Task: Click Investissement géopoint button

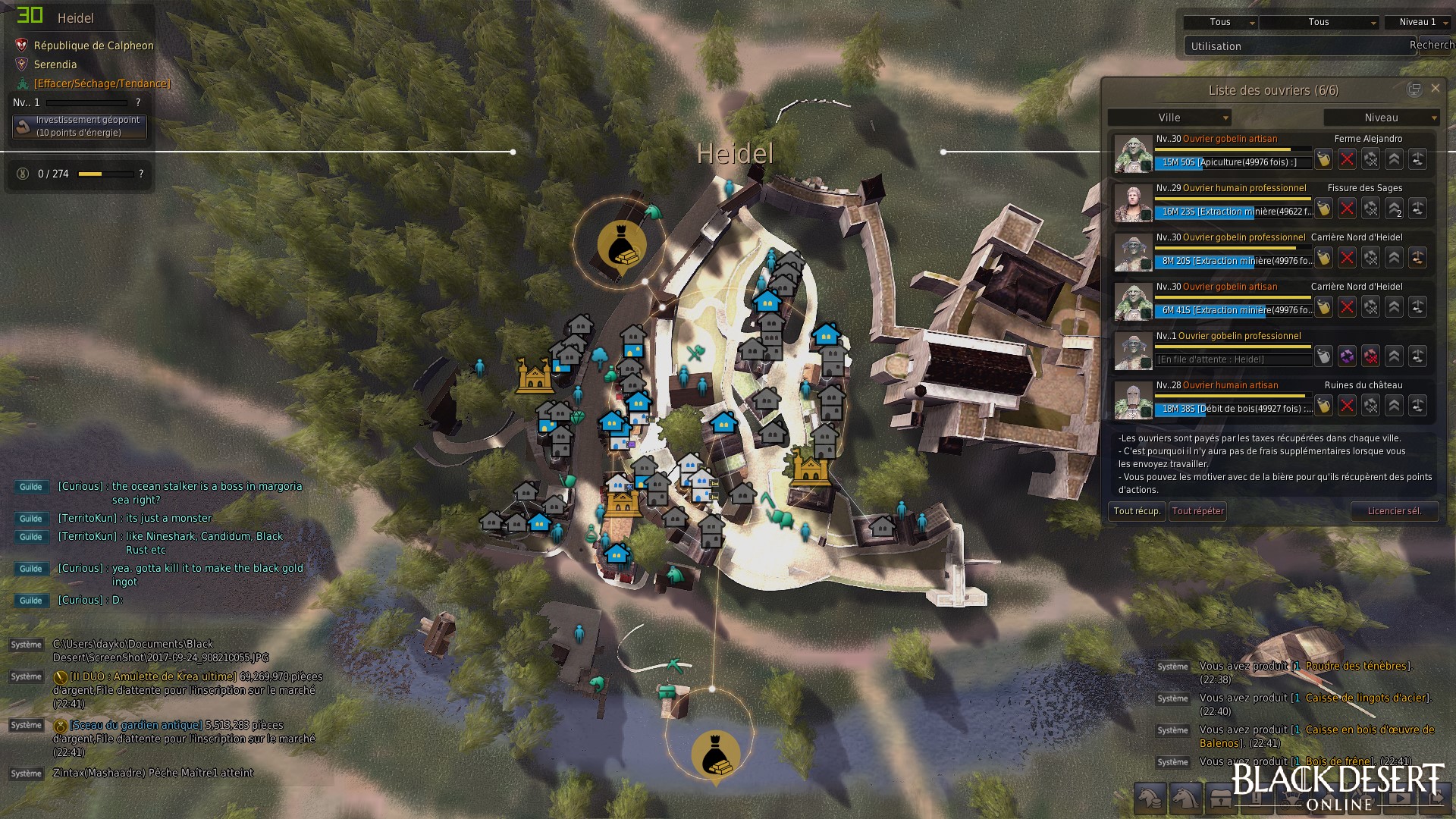Action: pyautogui.click(x=80, y=127)
